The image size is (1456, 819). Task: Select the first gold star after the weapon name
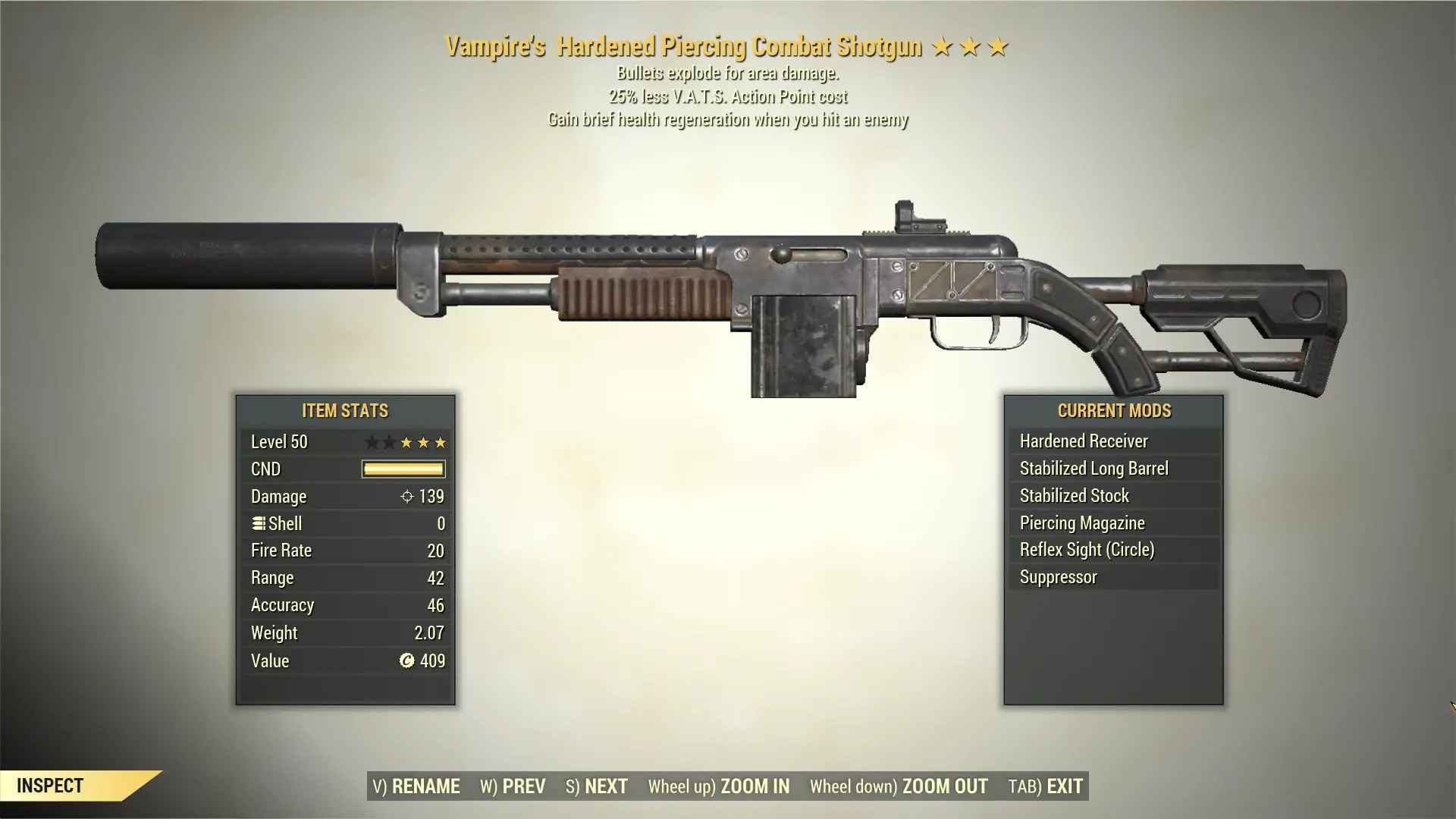(943, 45)
